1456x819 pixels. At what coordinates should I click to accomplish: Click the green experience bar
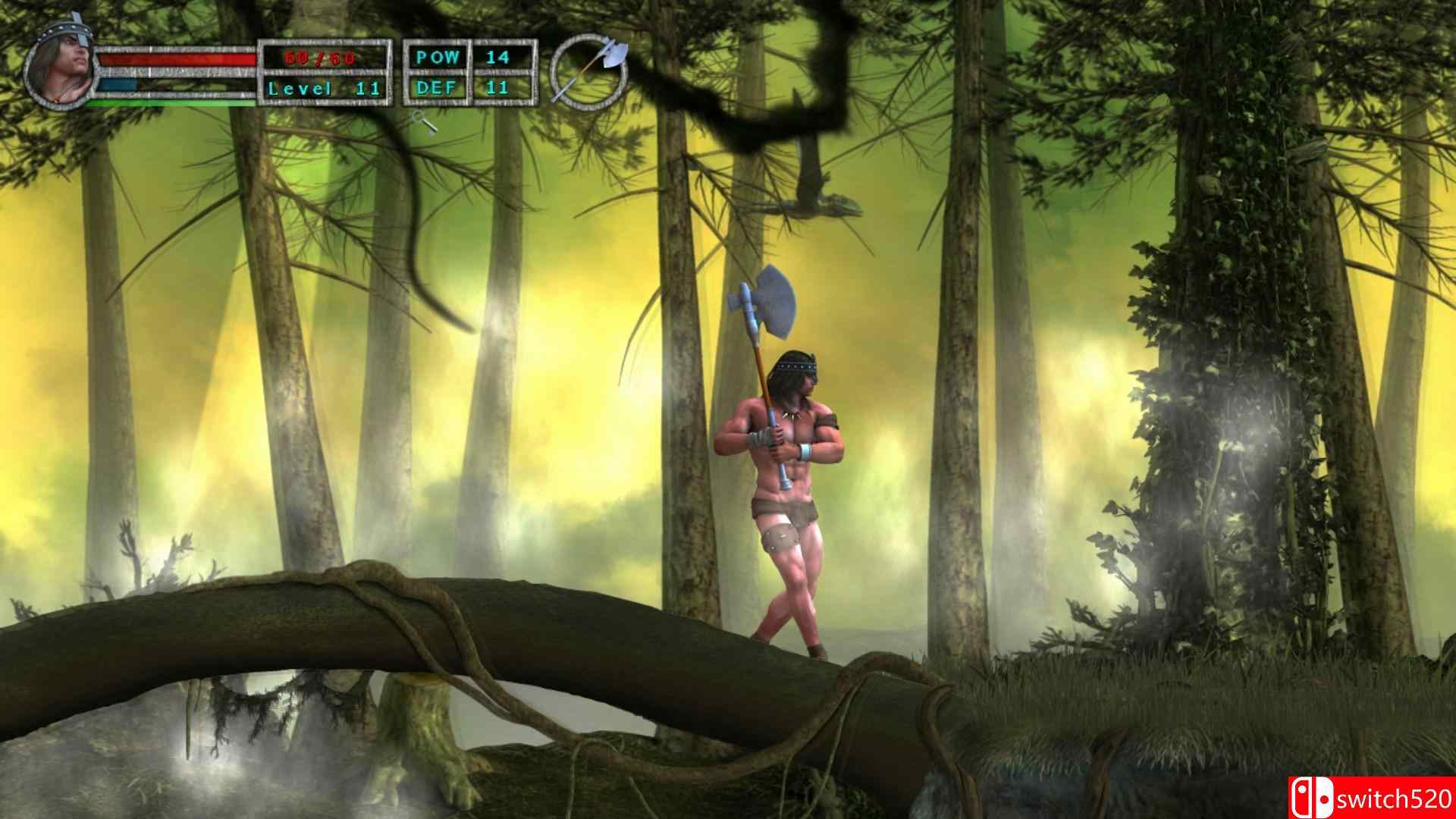pyautogui.click(x=174, y=101)
